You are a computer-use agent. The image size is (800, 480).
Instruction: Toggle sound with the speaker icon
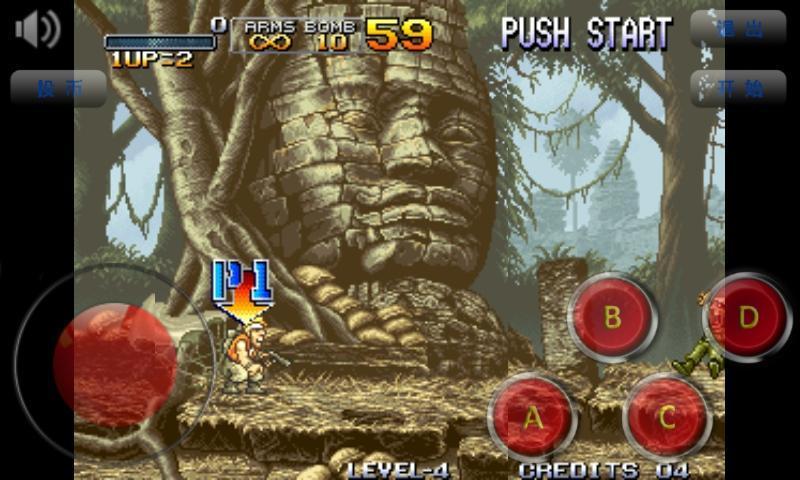coord(38,29)
